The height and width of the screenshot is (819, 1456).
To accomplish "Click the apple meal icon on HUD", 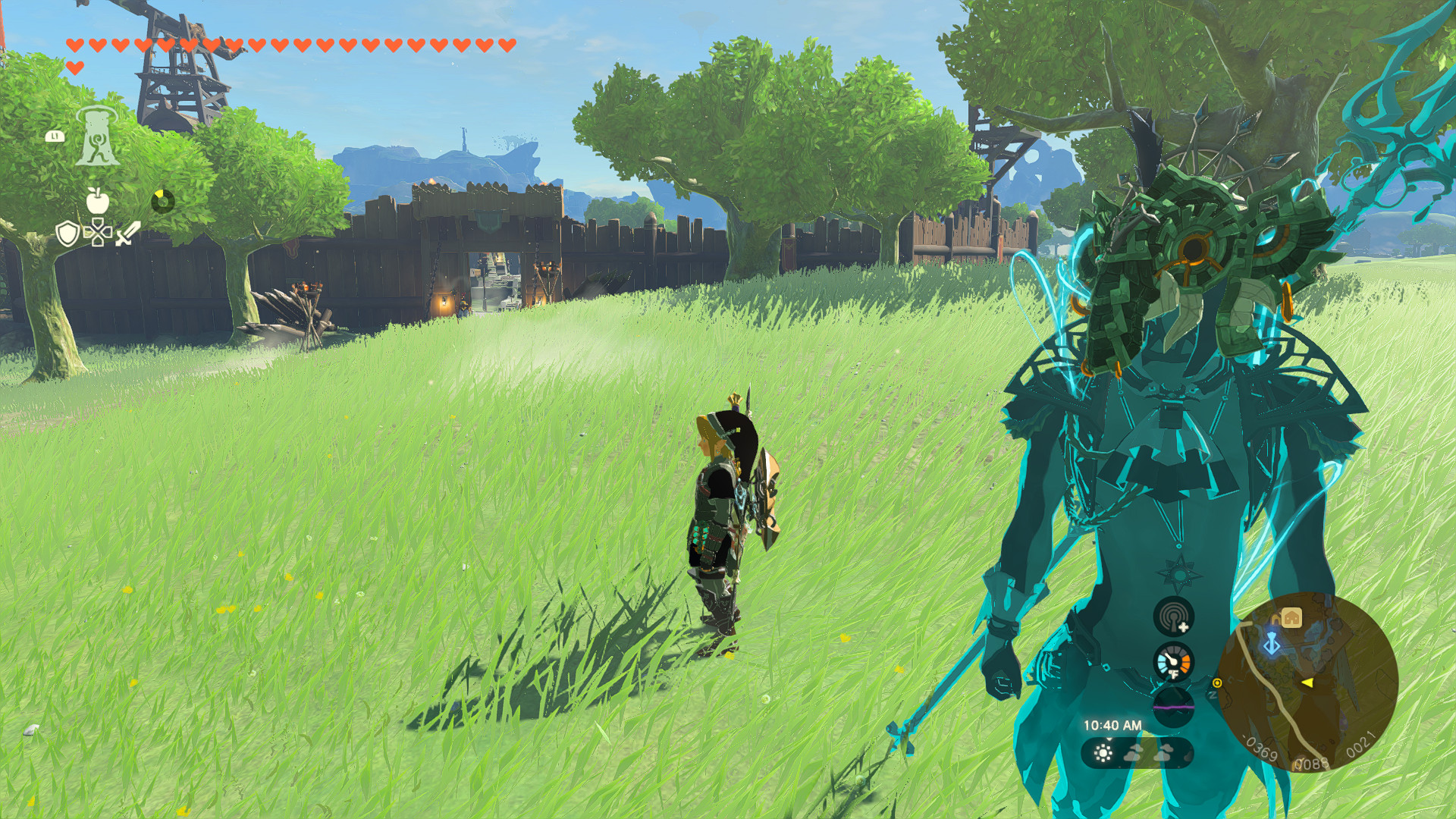I will (97, 201).
